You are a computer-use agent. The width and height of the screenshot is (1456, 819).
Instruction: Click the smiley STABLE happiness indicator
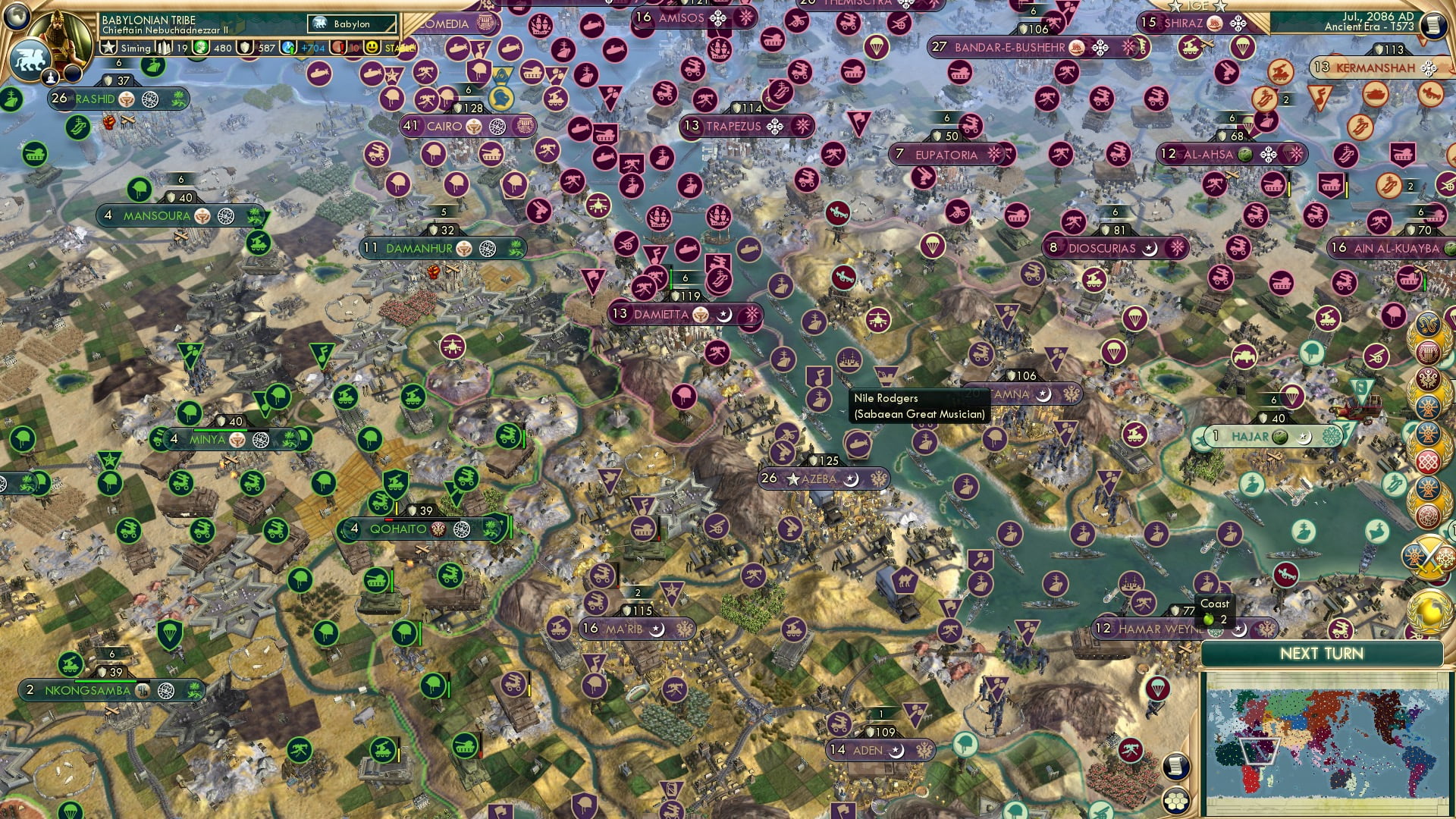click(372, 48)
